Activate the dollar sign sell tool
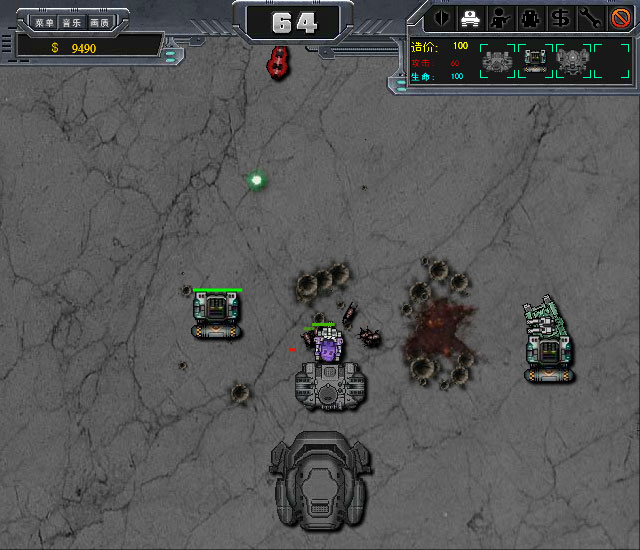640x550 pixels. [556, 17]
